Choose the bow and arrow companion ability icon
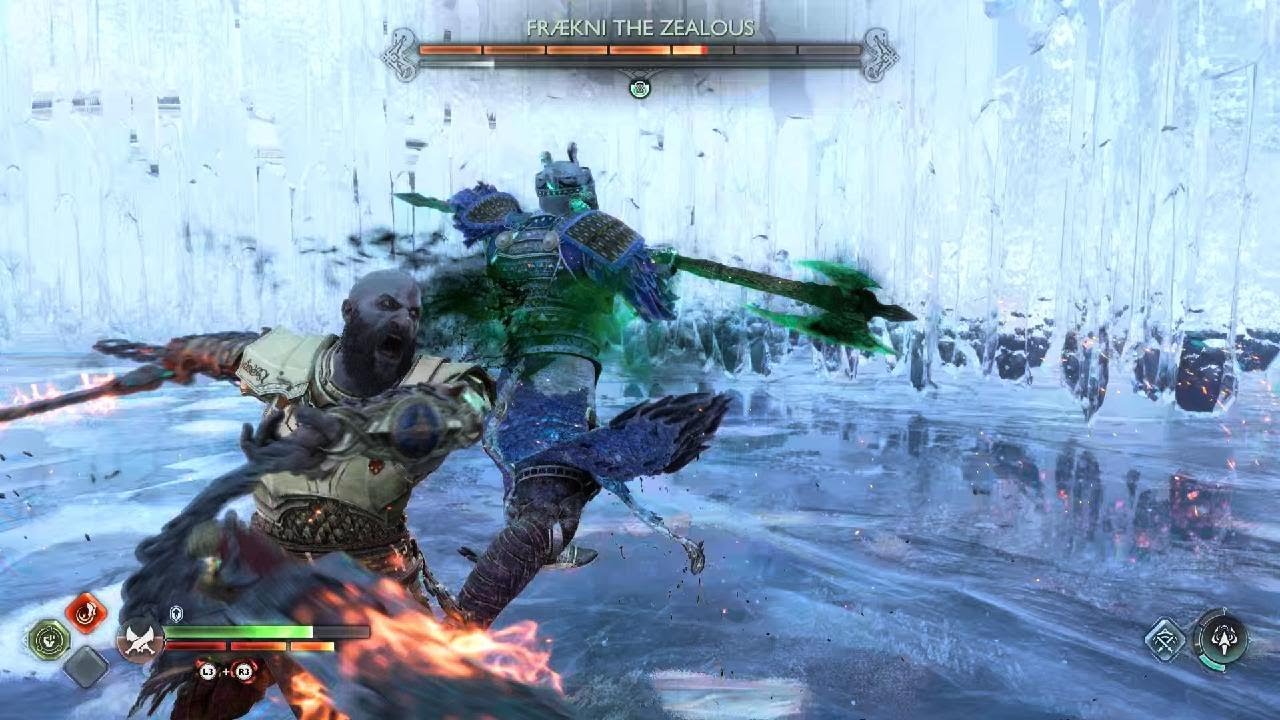 [x=1165, y=639]
